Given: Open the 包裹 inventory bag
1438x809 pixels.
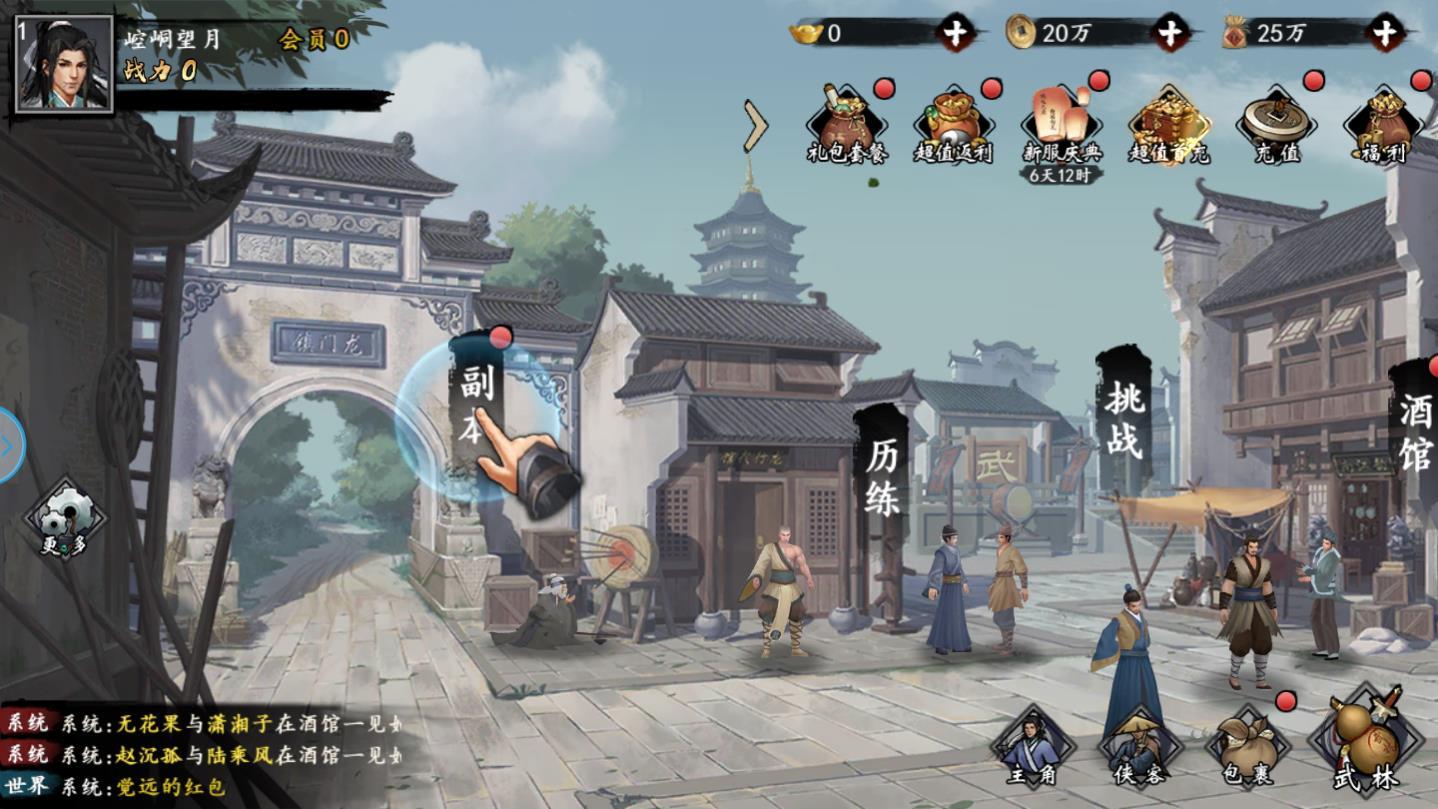Looking at the screenshot, I should tap(1246, 749).
